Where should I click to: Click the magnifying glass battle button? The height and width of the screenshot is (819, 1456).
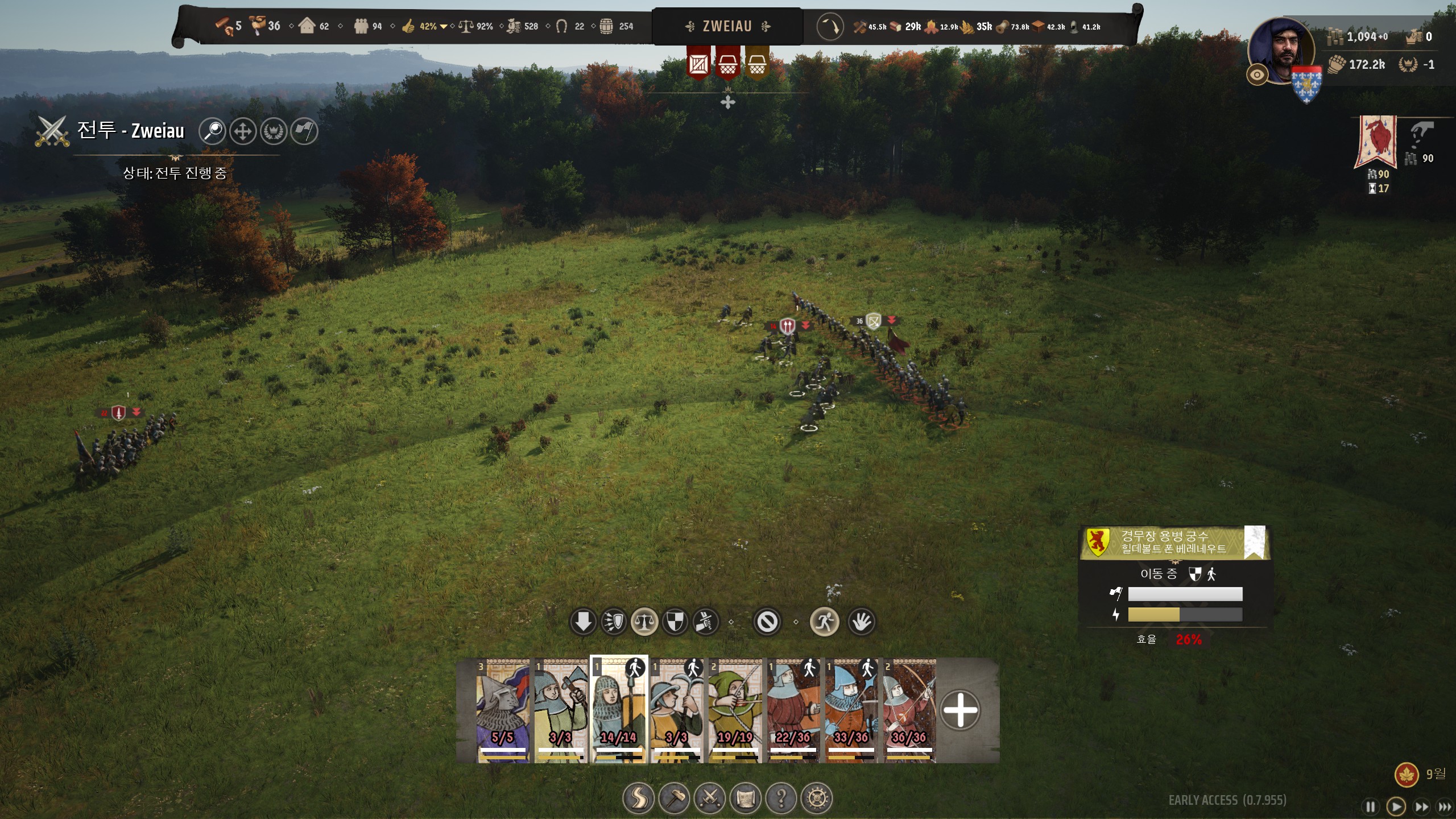(x=213, y=131)
